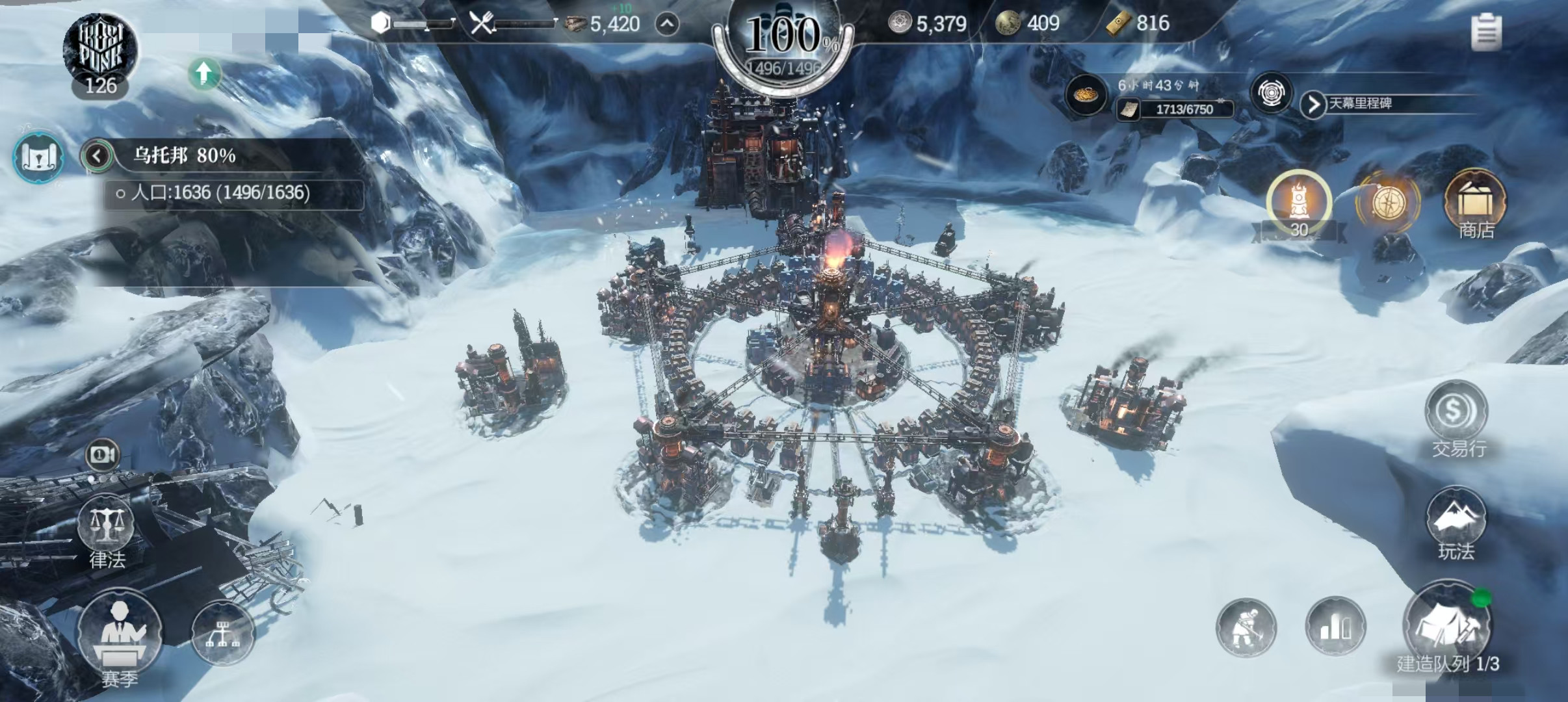Open the compass exploration icon
The image size is (1568, 702).
(x=1387, y=203)
